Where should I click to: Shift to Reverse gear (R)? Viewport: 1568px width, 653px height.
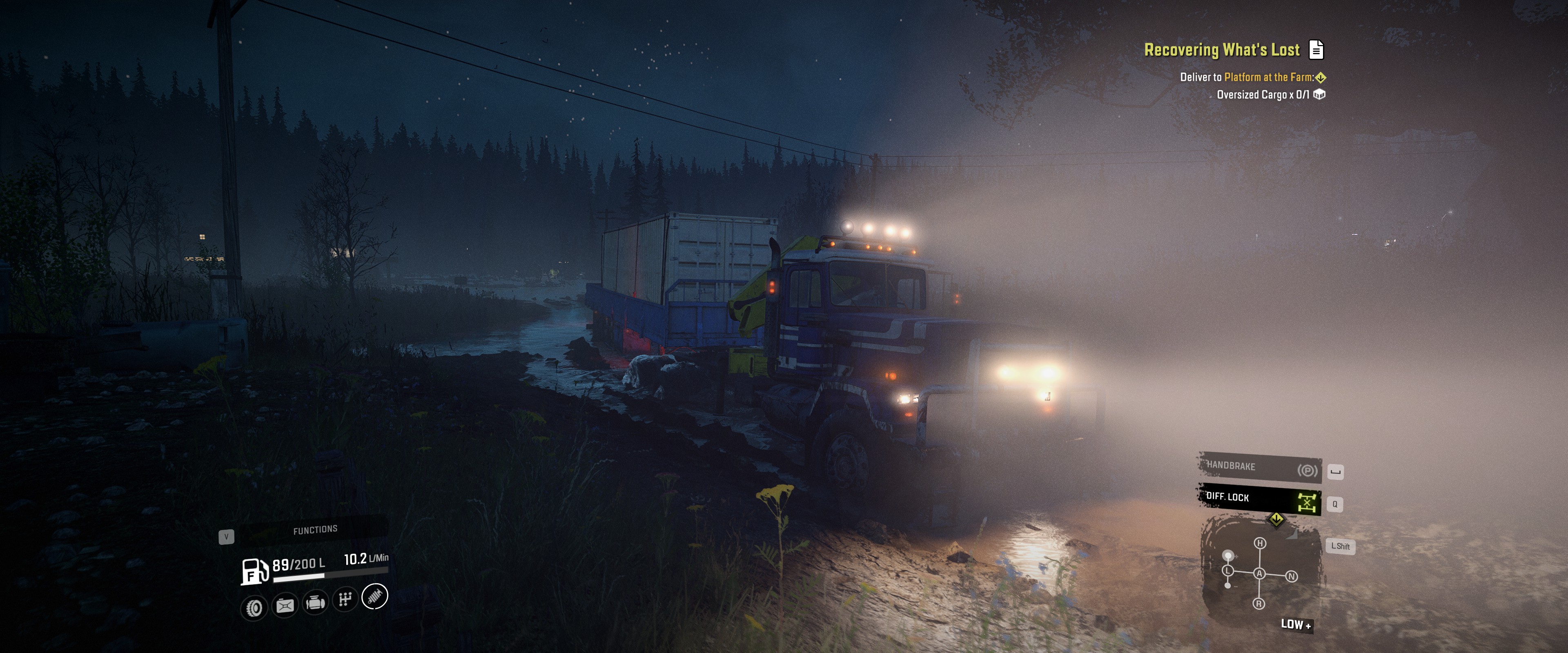(x=1259, y=604)
